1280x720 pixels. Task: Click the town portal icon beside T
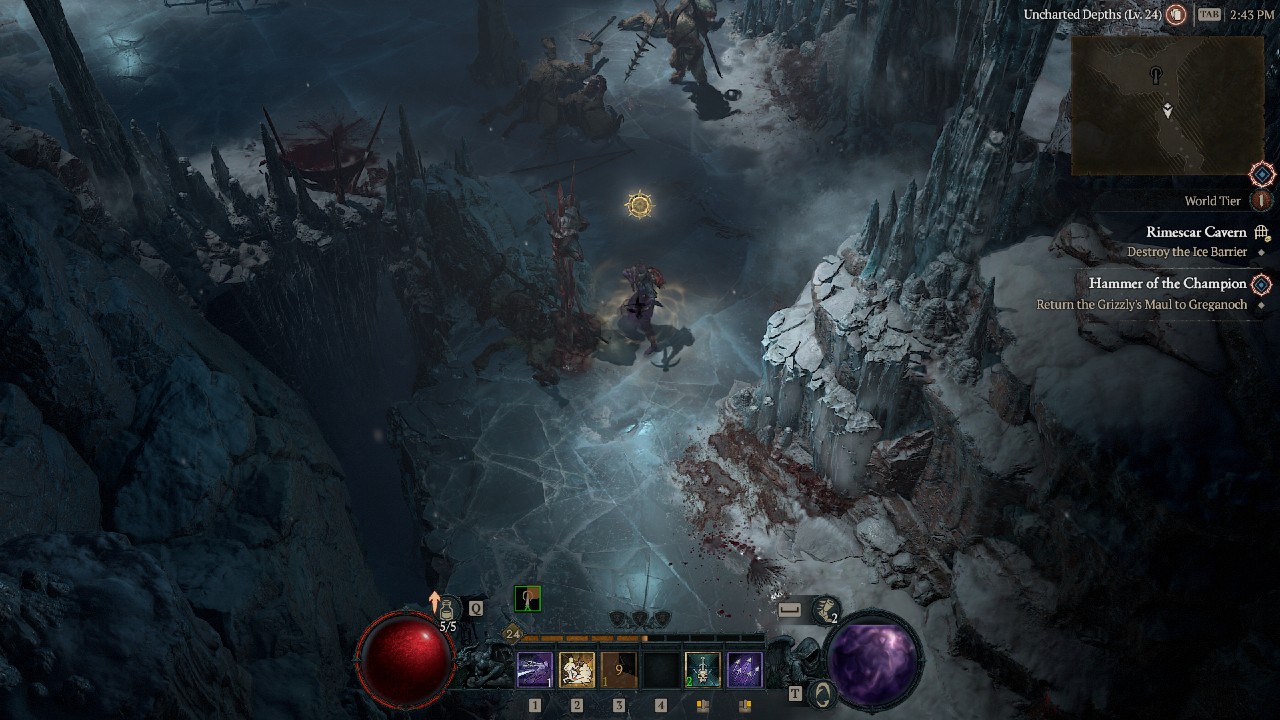(x=822, y=693)
